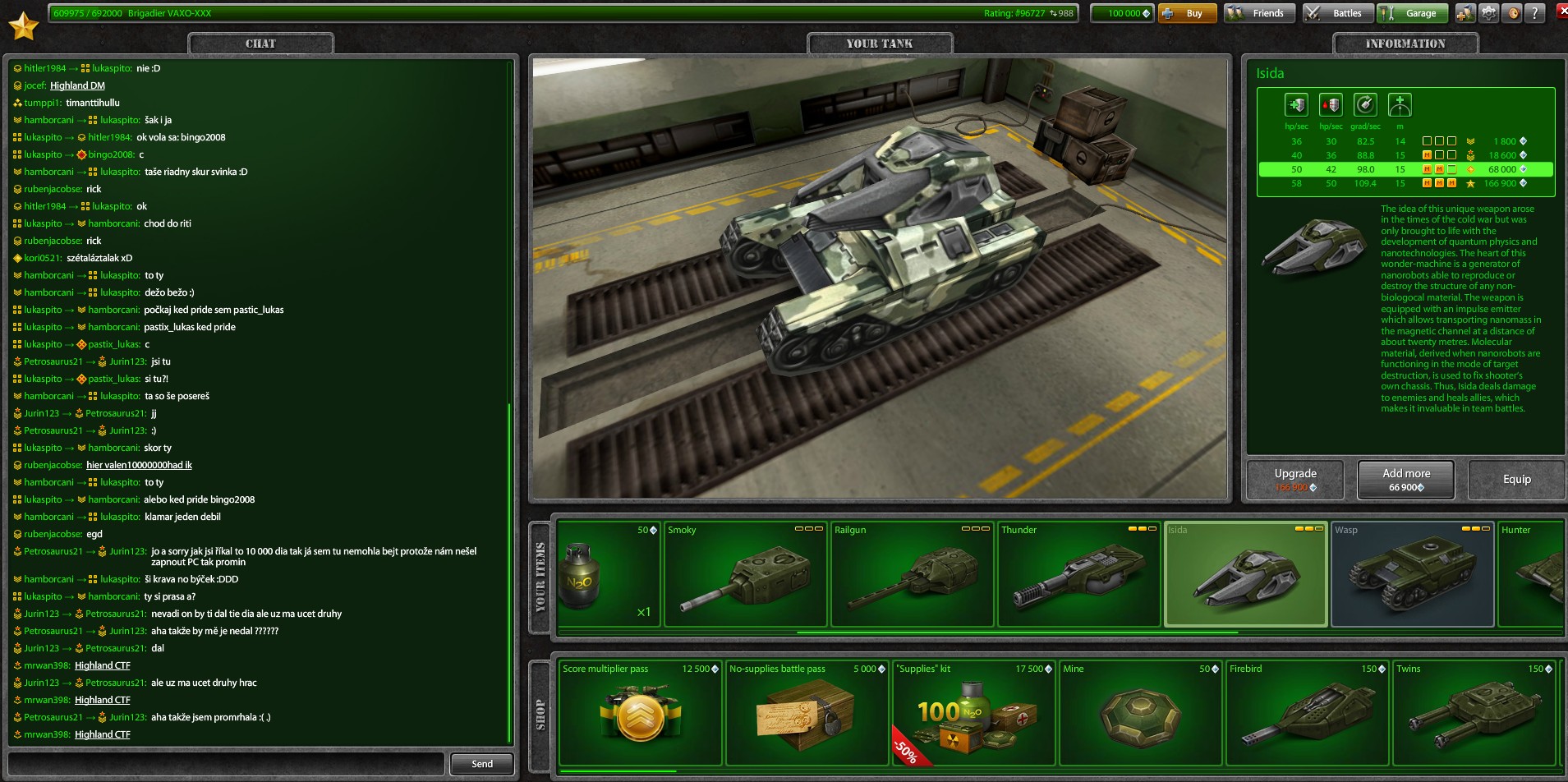Open the Buy crystals button
Screen dimensions: 1568x782
(1186, 13)
